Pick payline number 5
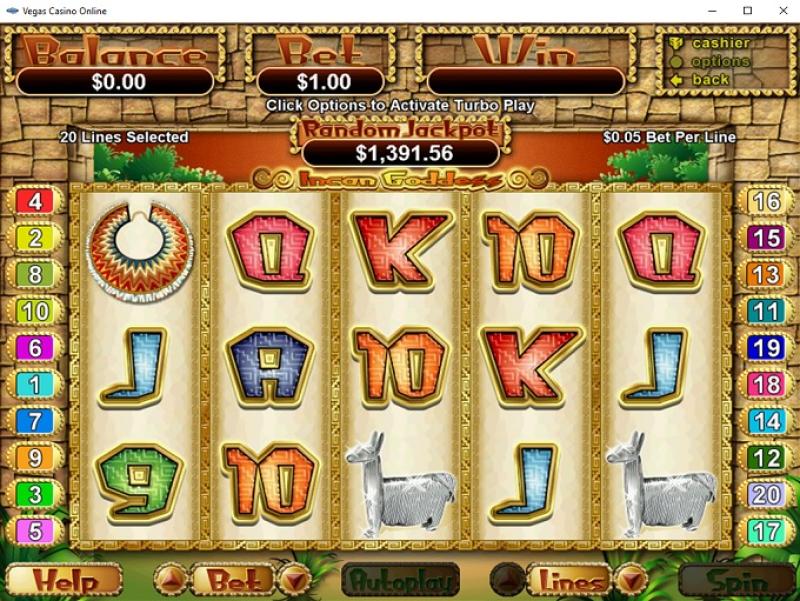The height and width of the screenshot is (601, 800). click(x=36, y=531)
